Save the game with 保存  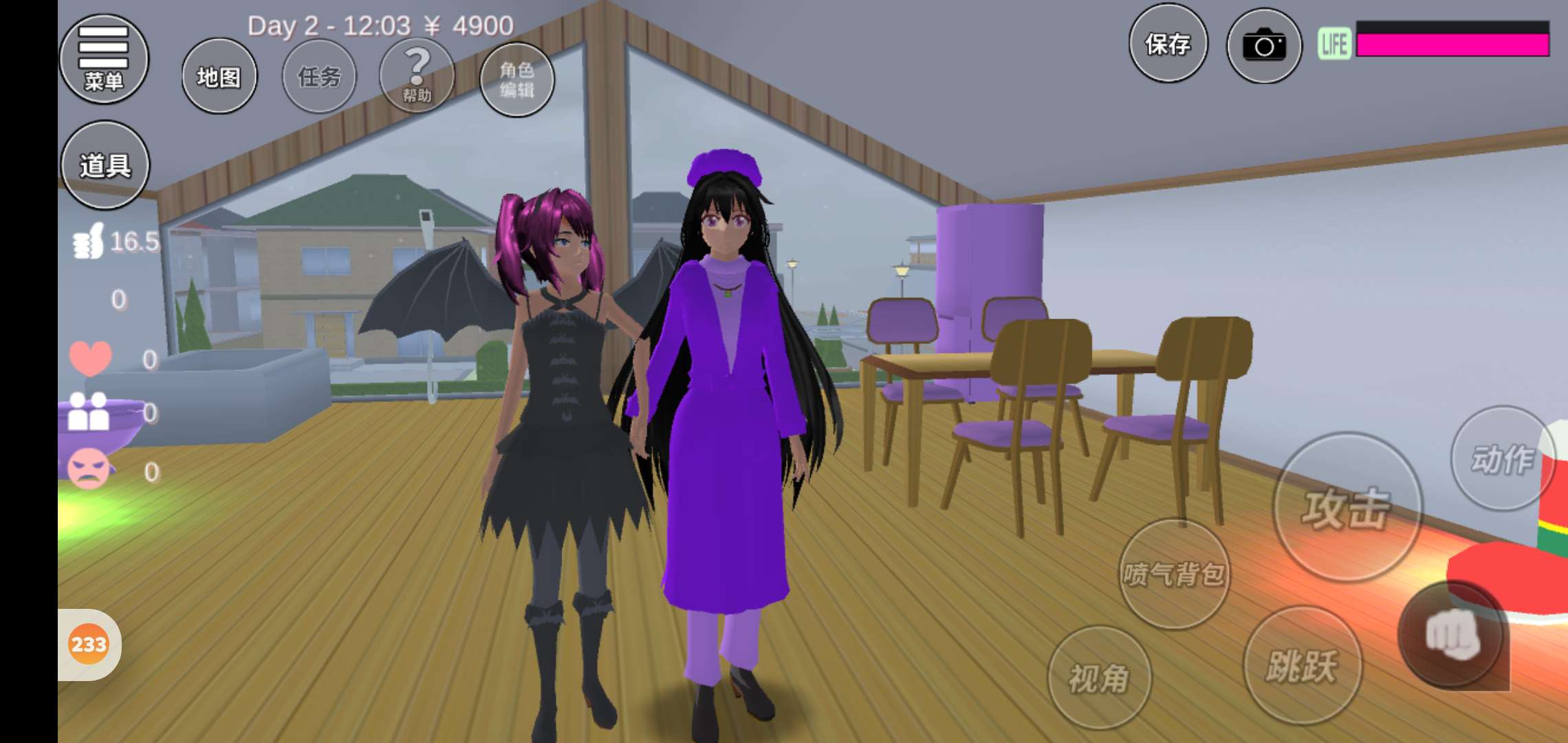click(1168, 44)
